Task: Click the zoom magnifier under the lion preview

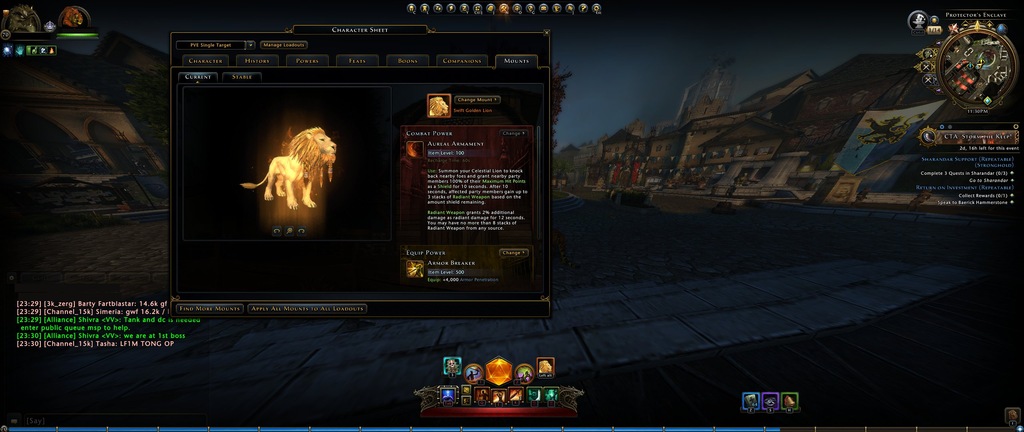Action: pos(288,231)
